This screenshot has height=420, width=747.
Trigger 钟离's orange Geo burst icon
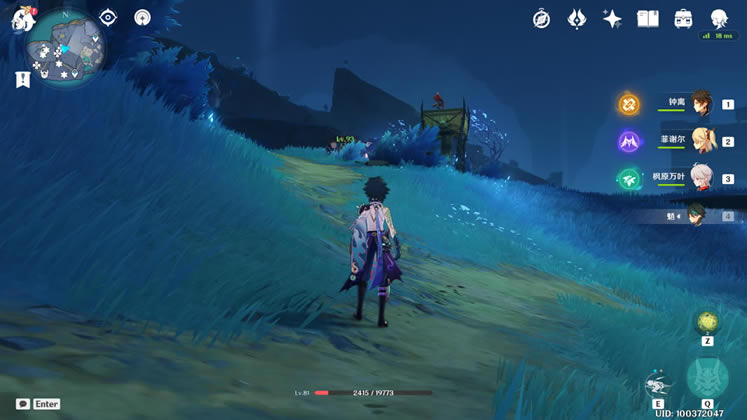pos(628,104)
